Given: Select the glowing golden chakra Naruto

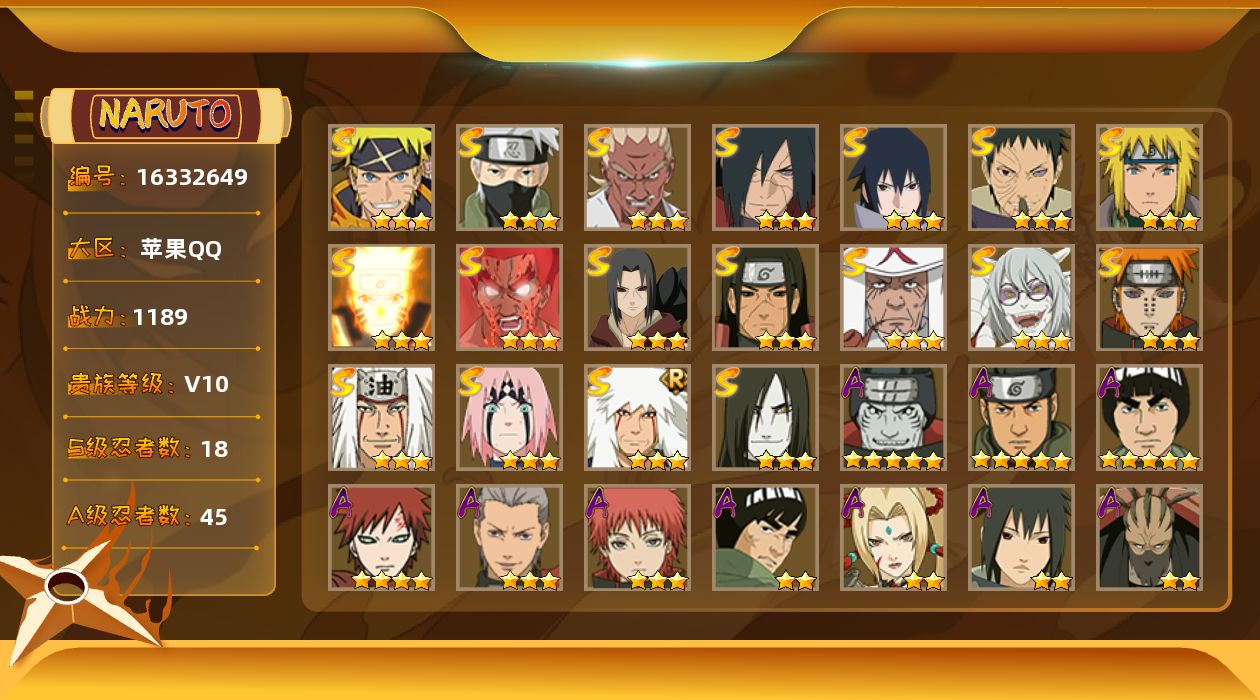Looking at the screenshot, I should [381, 297].
